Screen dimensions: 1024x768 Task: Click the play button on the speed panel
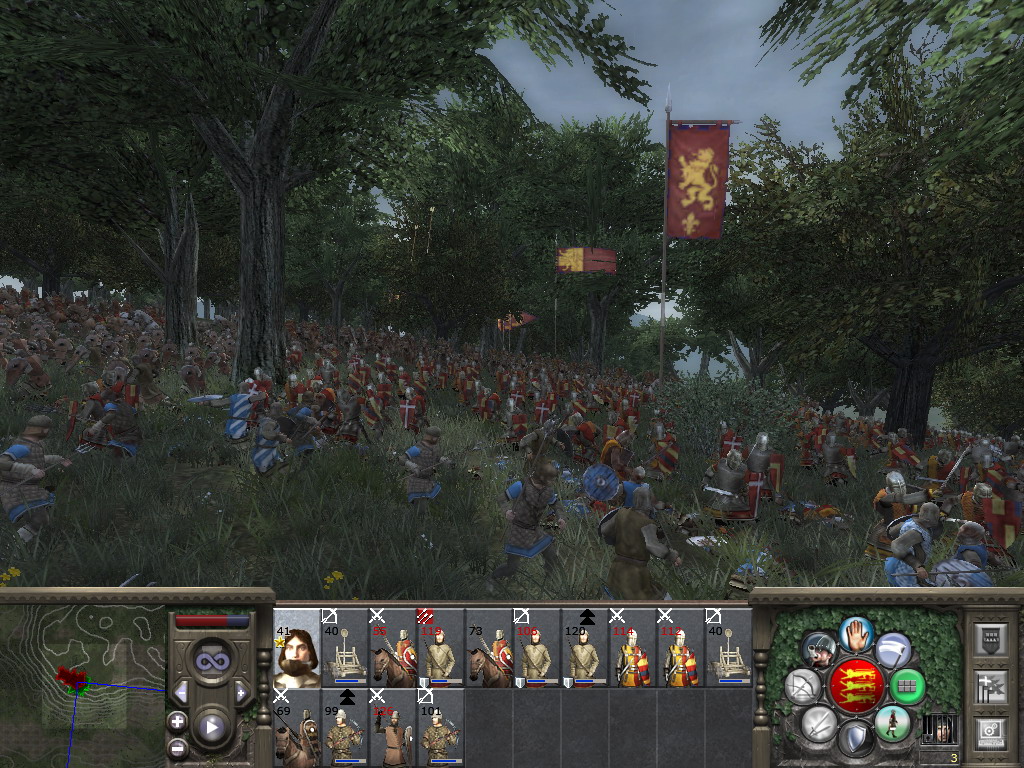210,727
